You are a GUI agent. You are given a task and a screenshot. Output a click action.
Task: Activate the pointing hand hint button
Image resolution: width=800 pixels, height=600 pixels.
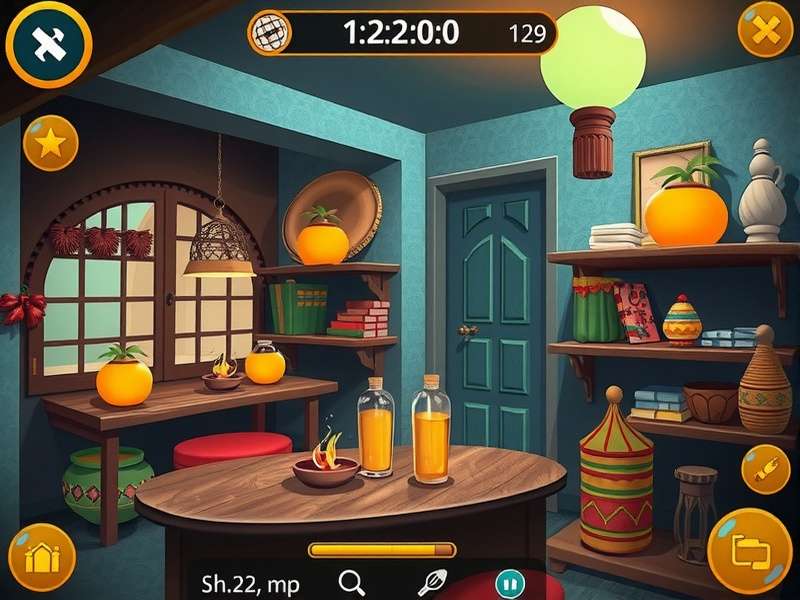coord(765,469)
